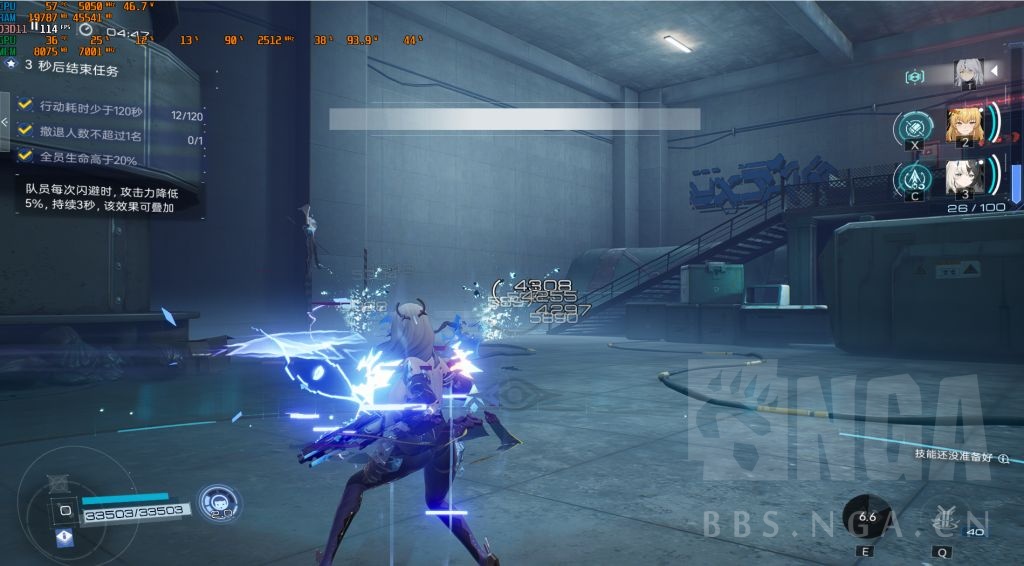Click the objective "行动耗时少于120秒"
Screen dimensions: 1024x566
pyautogui.click(x=91, y=107)
